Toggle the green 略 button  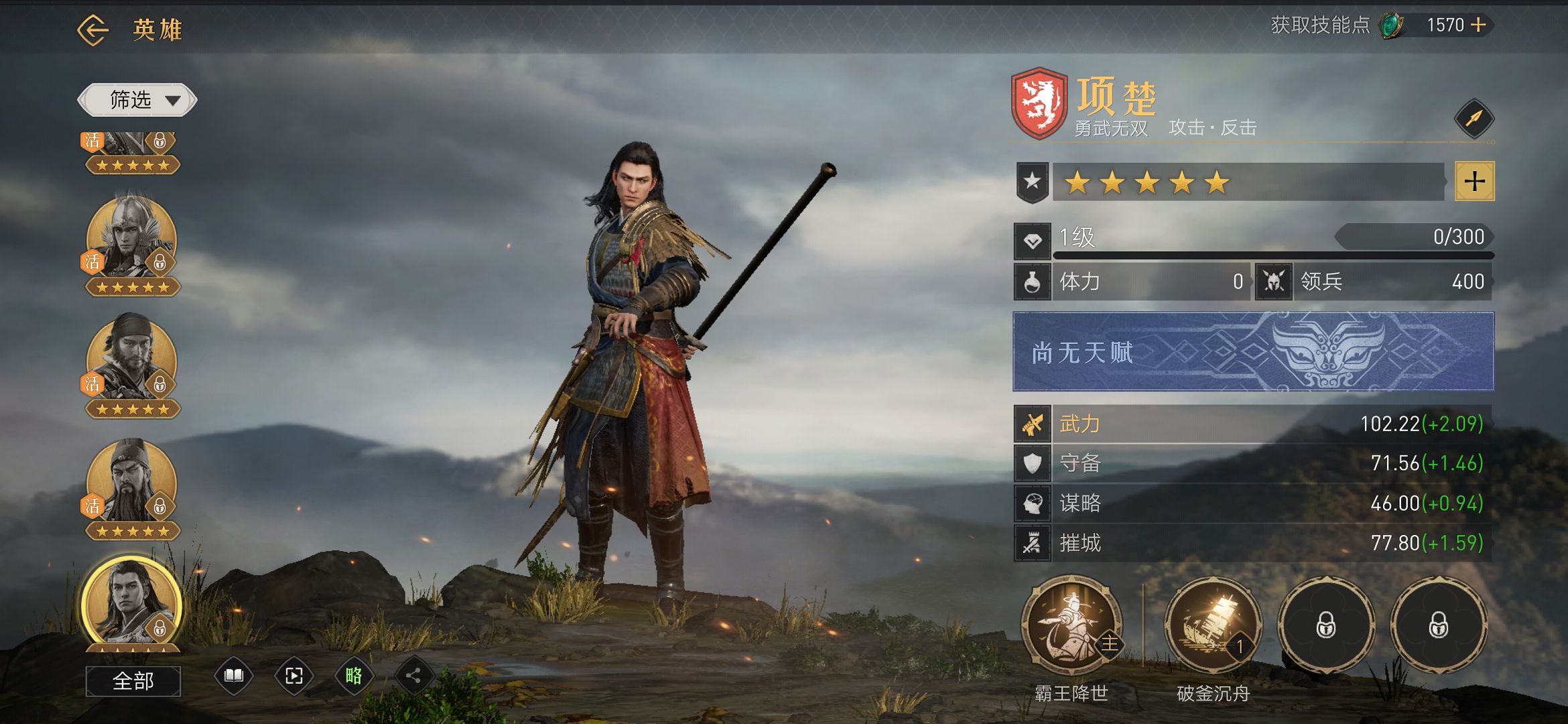354,676
